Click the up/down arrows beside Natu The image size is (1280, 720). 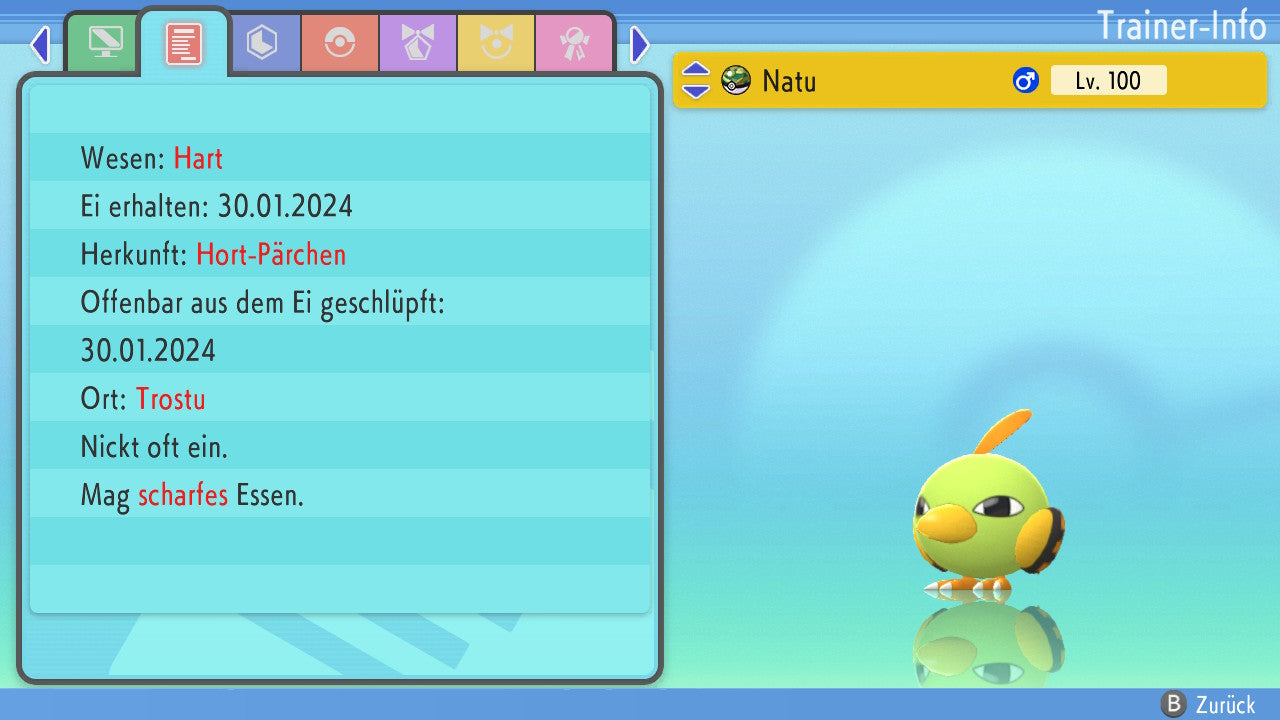696,80
